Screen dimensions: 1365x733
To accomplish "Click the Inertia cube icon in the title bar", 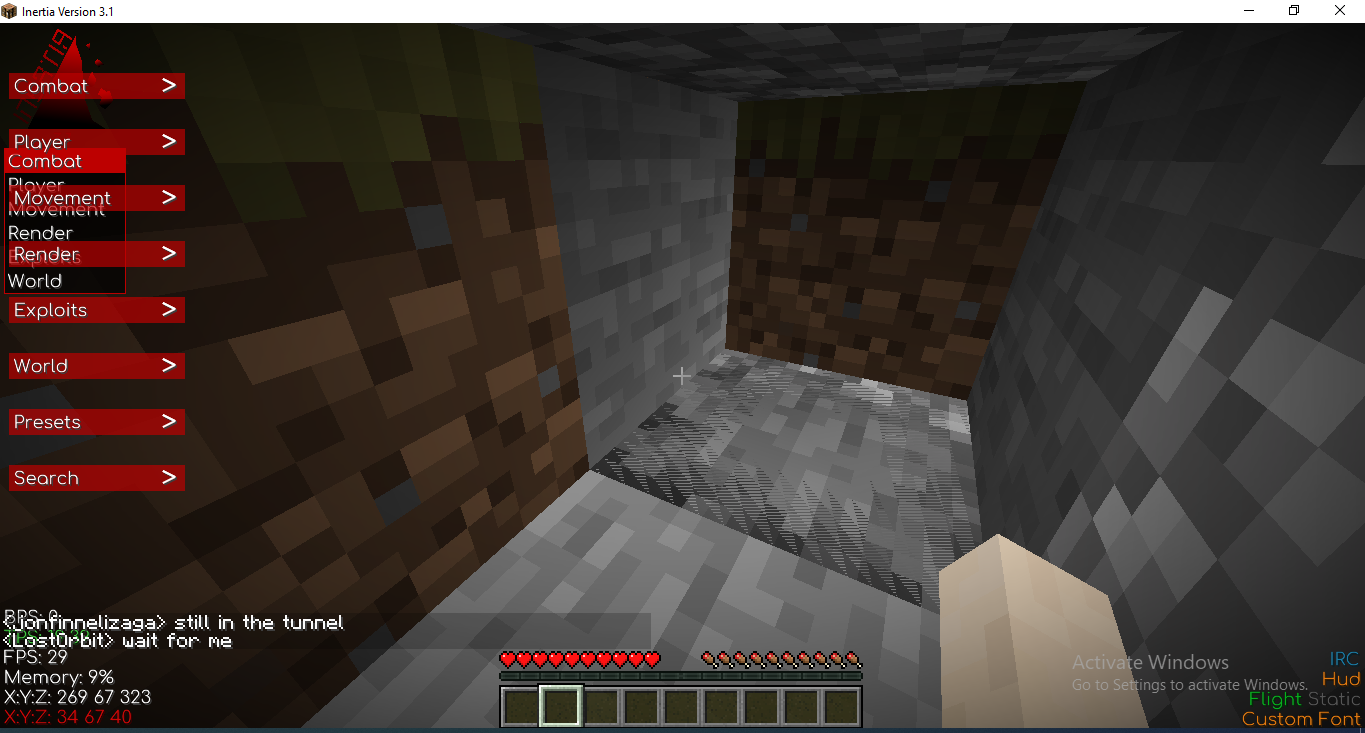I will click(x=9, y=10).
